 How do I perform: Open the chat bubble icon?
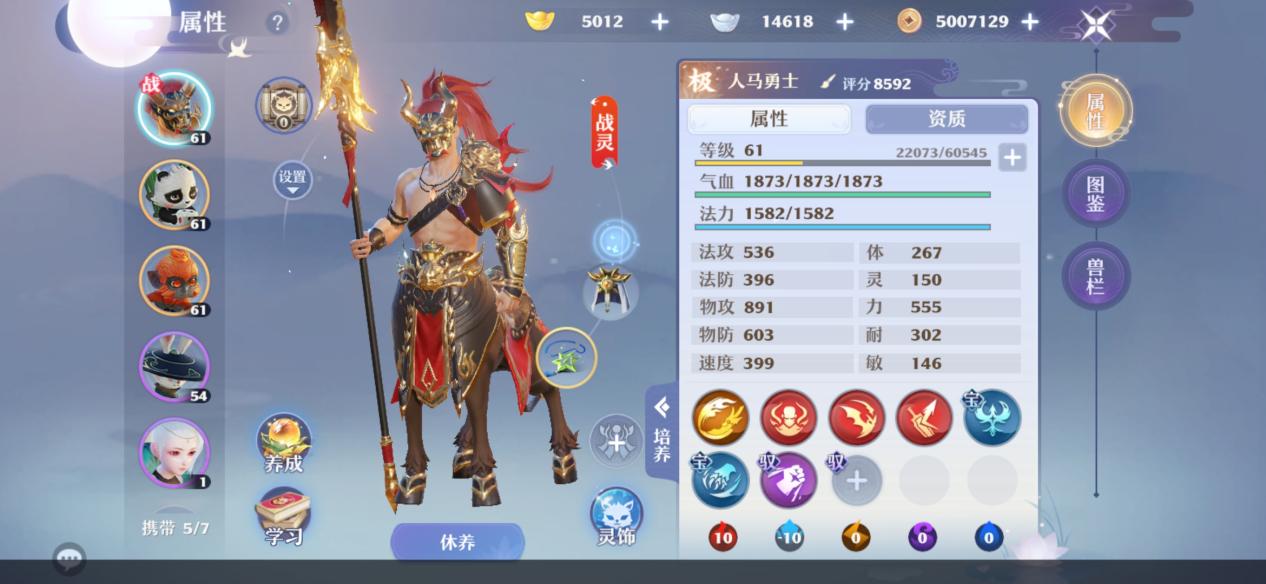(69, 558)
